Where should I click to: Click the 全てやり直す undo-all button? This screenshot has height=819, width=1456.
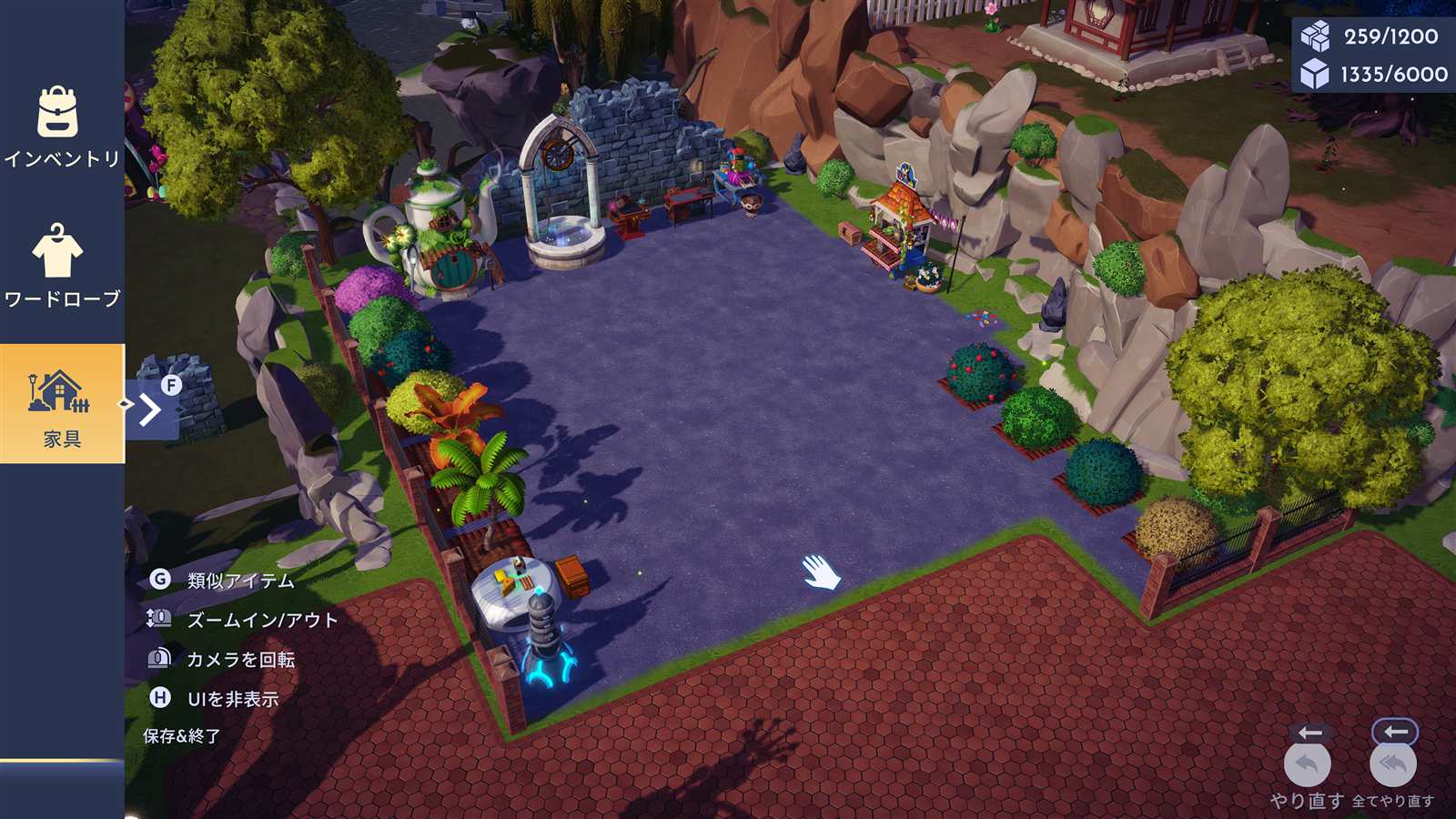click(1392, 765)
